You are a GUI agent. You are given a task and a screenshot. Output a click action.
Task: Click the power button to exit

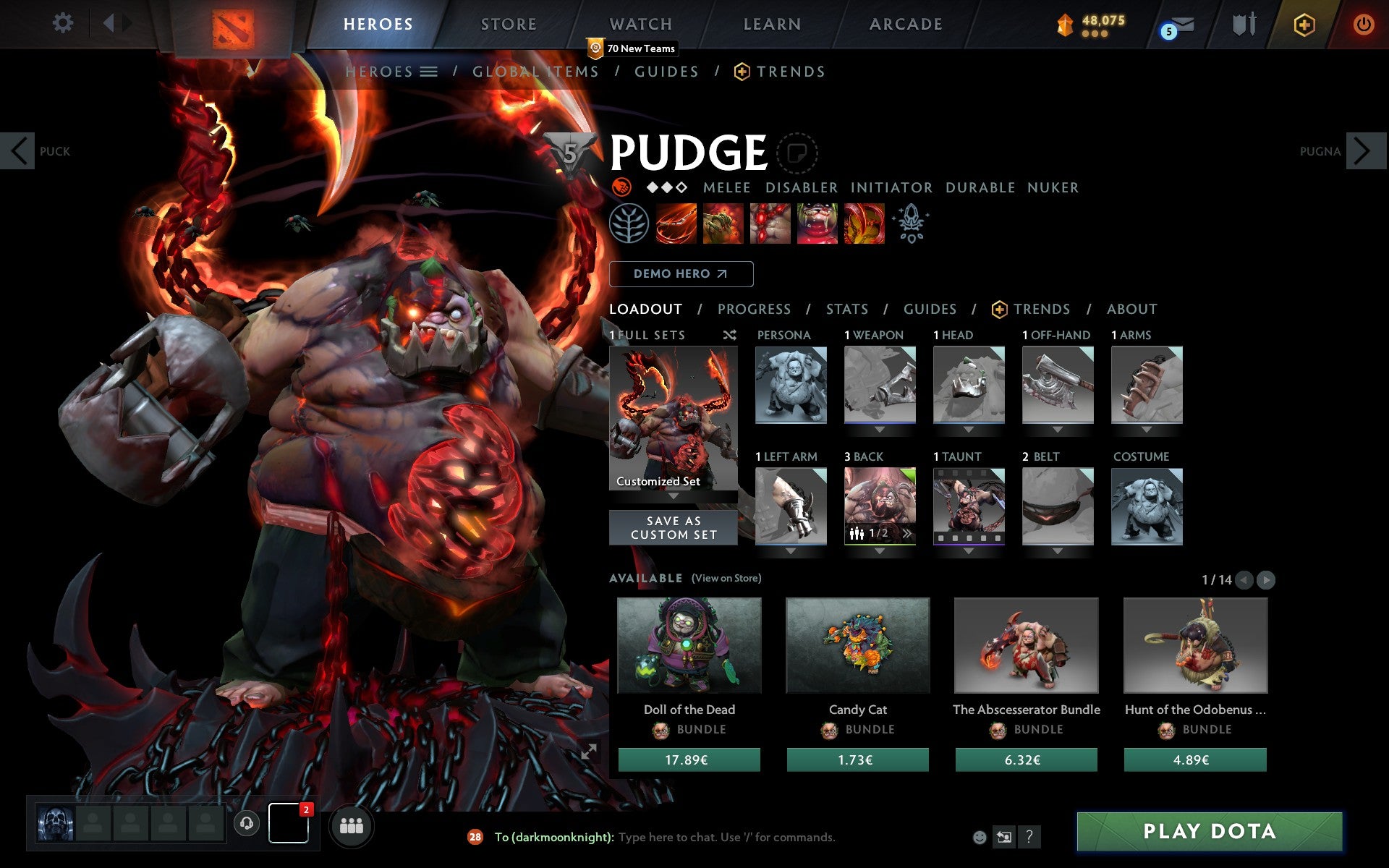click(x=1363, y=23)
